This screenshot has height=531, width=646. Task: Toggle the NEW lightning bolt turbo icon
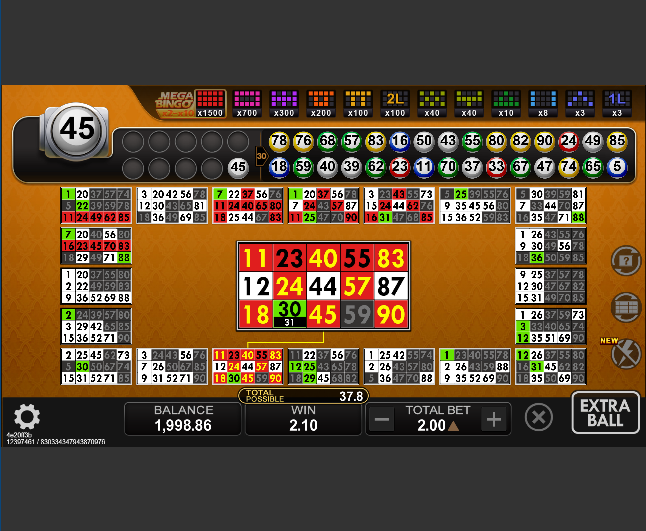625,353
